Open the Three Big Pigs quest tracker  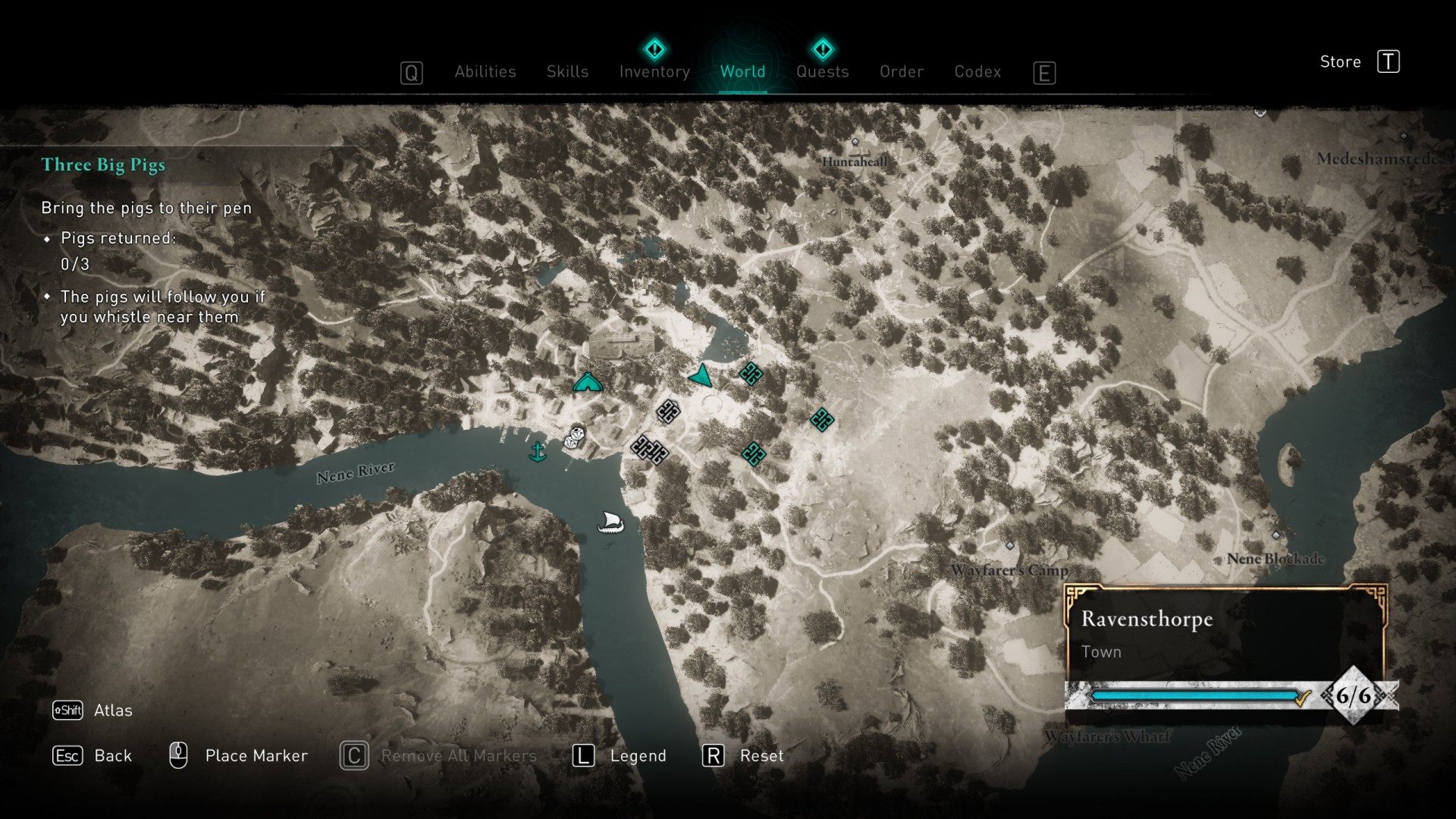[x=103, y=165]
